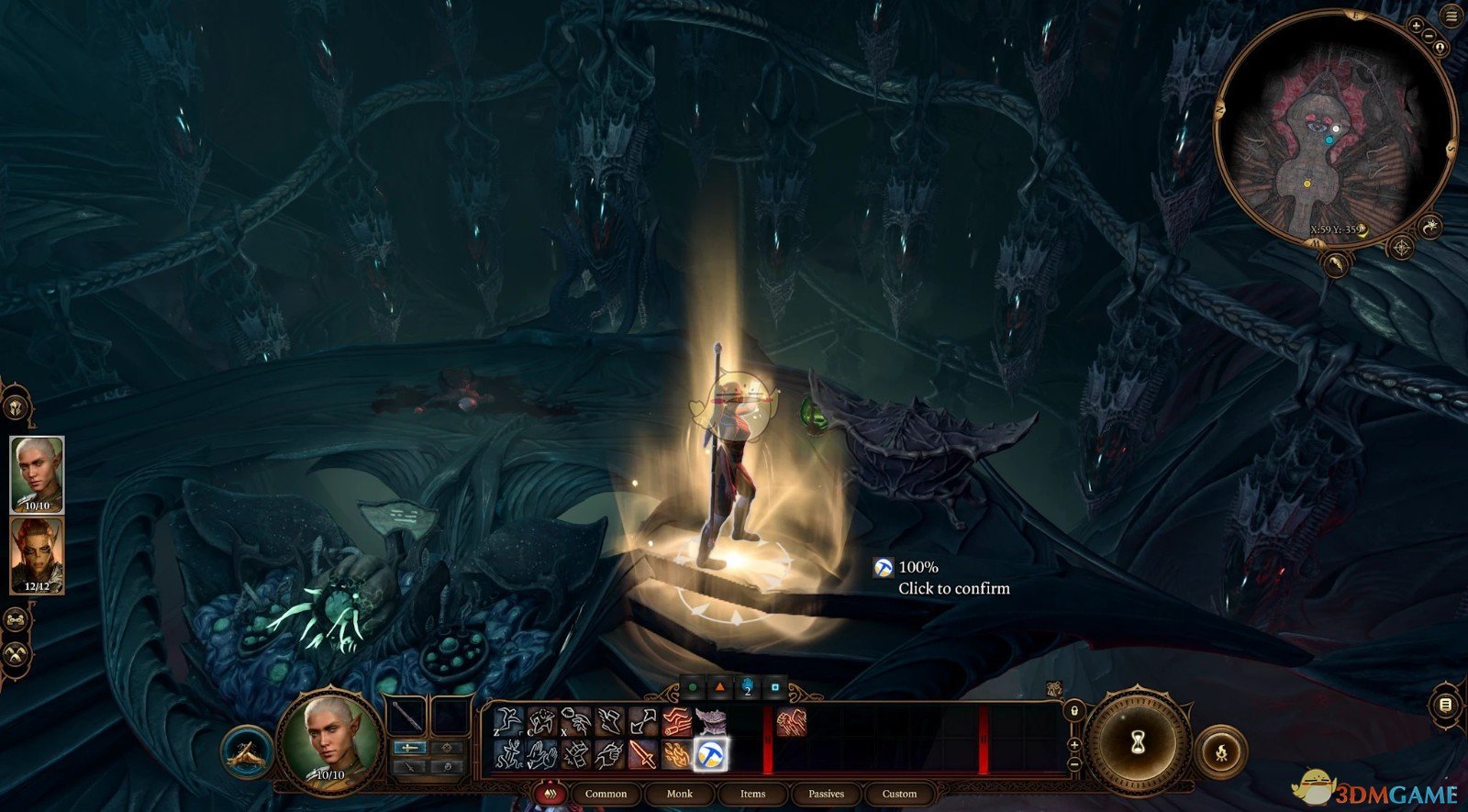Open the Monk hotbar tab
The width and height of the screenshot is (1468, 812).
click(679, 794)
